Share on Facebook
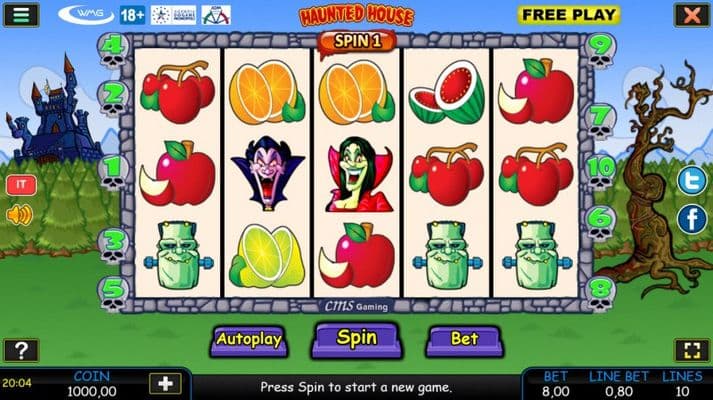713x400 pixels. coord(691,218)
